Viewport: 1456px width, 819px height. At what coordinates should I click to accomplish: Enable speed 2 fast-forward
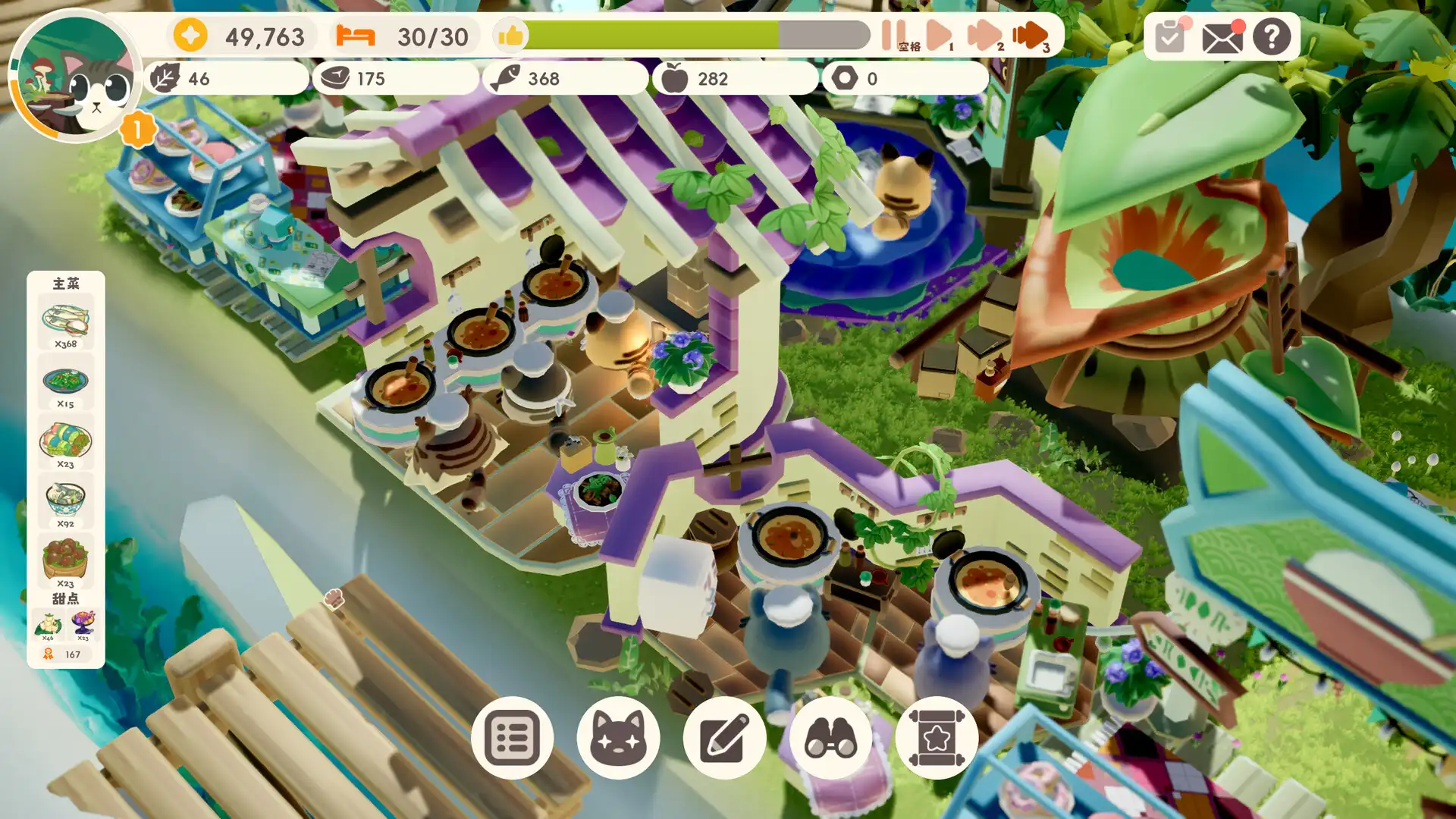coord(984,33)
